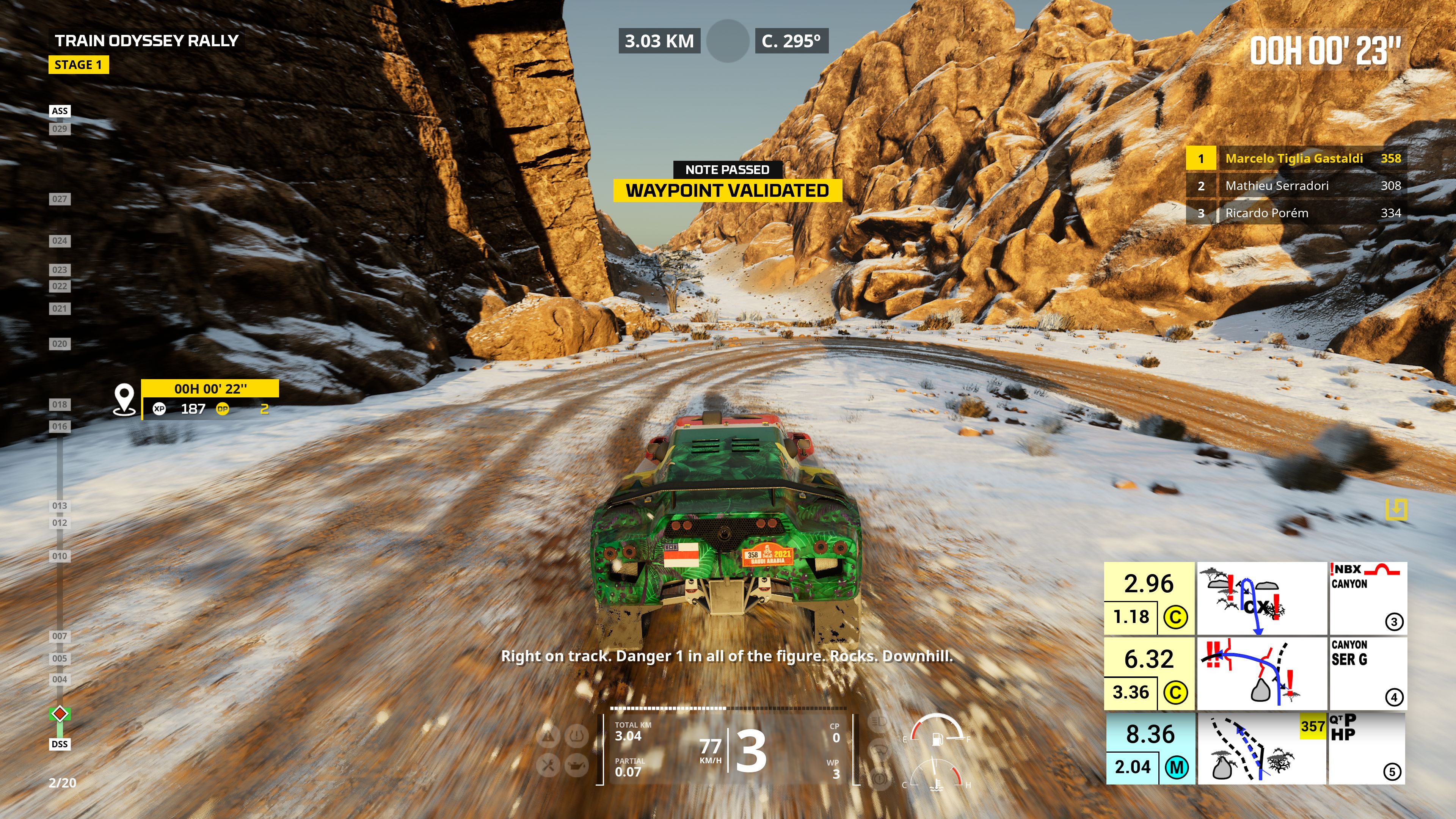The image size is (1456, 819).
Task: Click the DSS start marker on the progress bar
Action: (x=60, y=744)
